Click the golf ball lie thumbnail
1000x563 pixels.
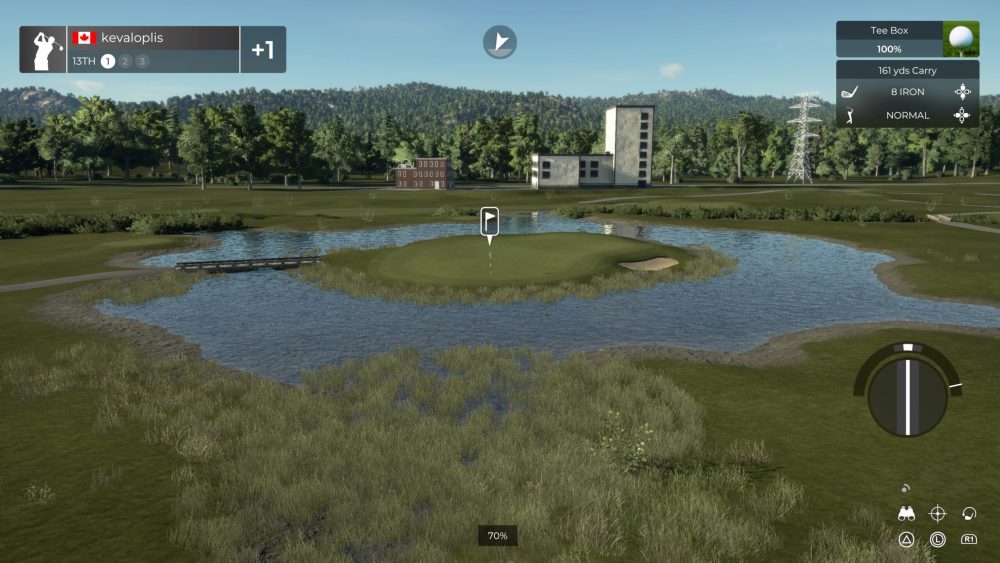coord(961,39)
